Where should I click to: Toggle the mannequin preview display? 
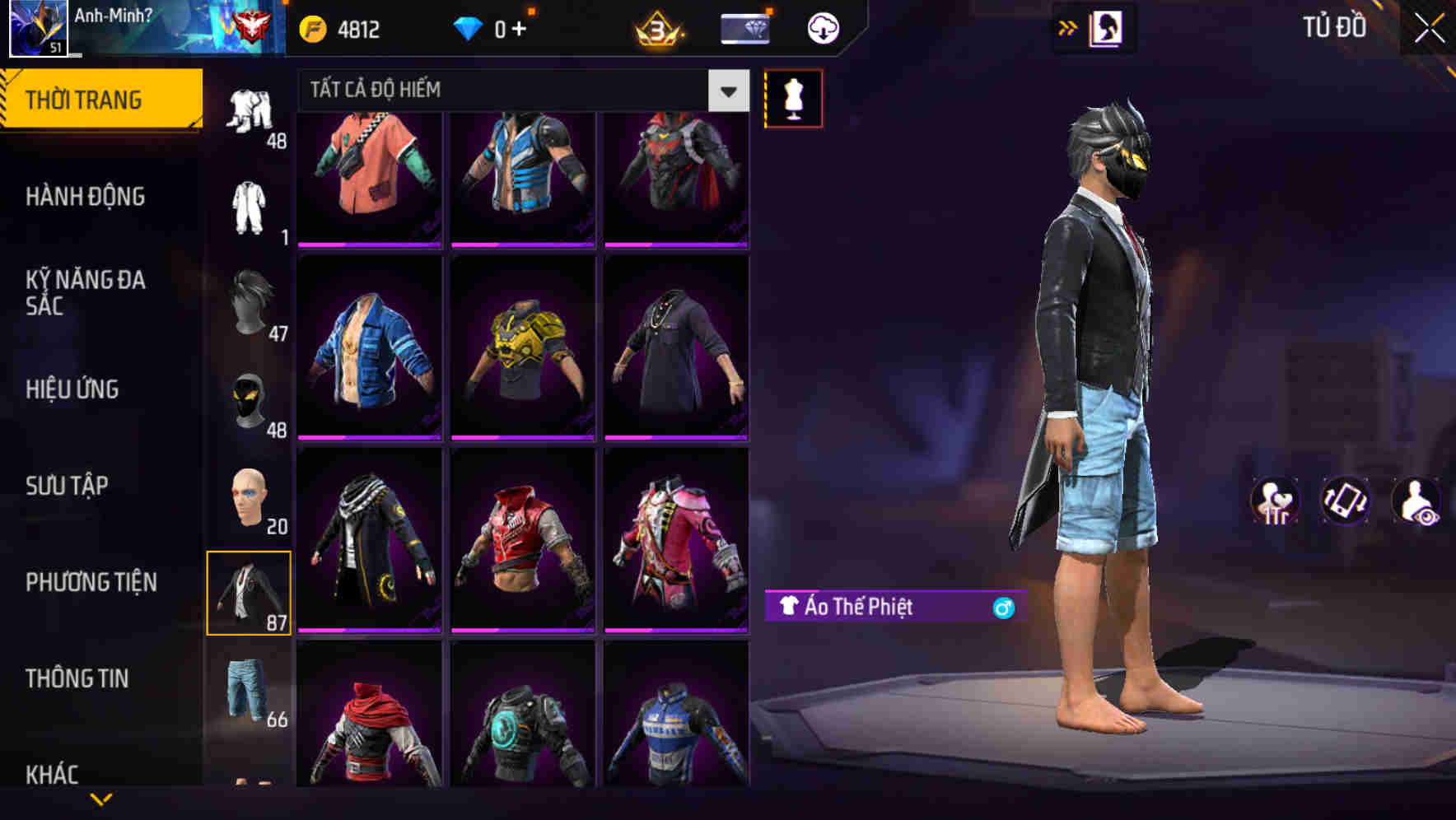click(793, 97)
